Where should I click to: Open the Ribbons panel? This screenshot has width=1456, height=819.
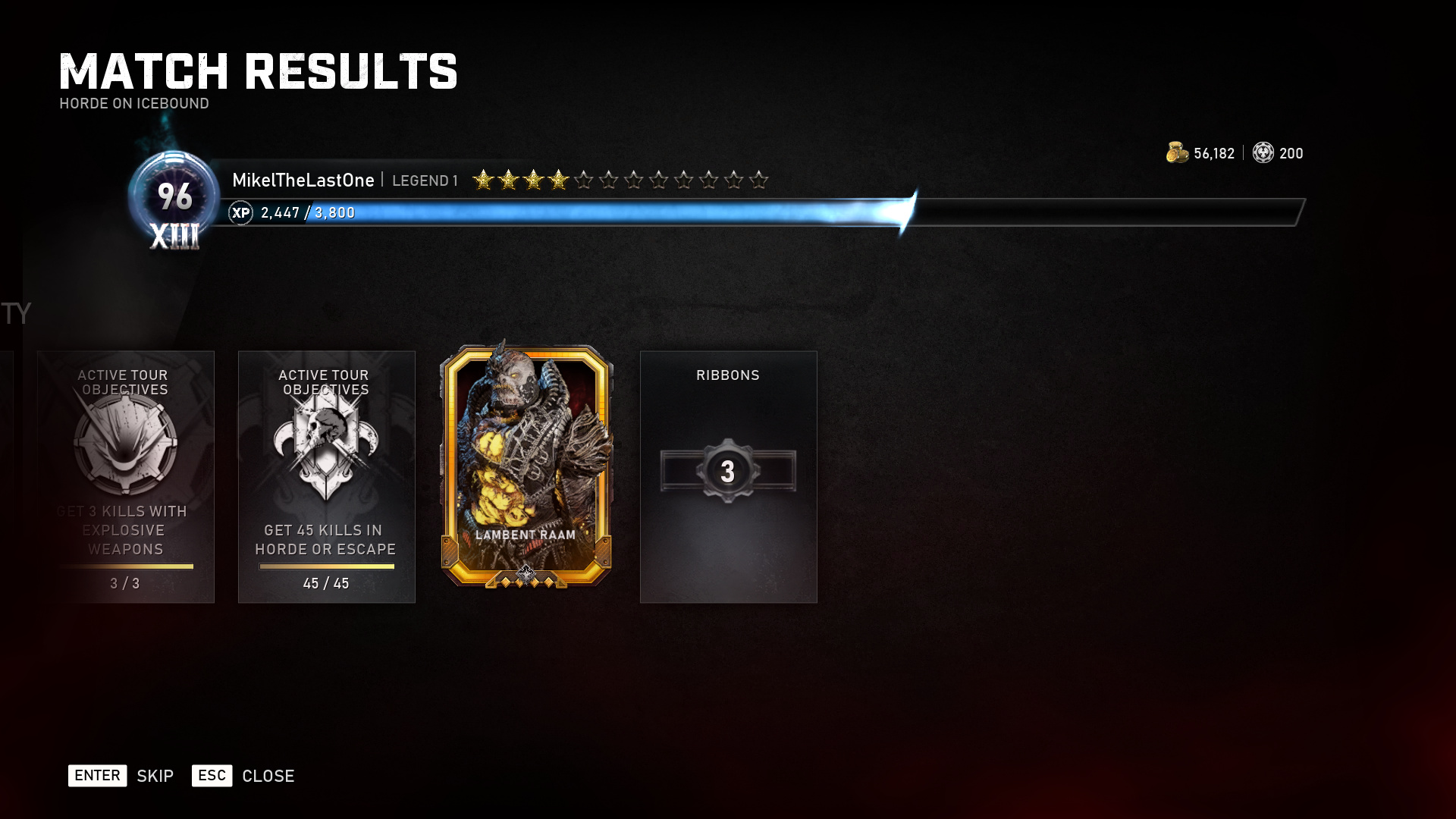[x=728, y=476]
